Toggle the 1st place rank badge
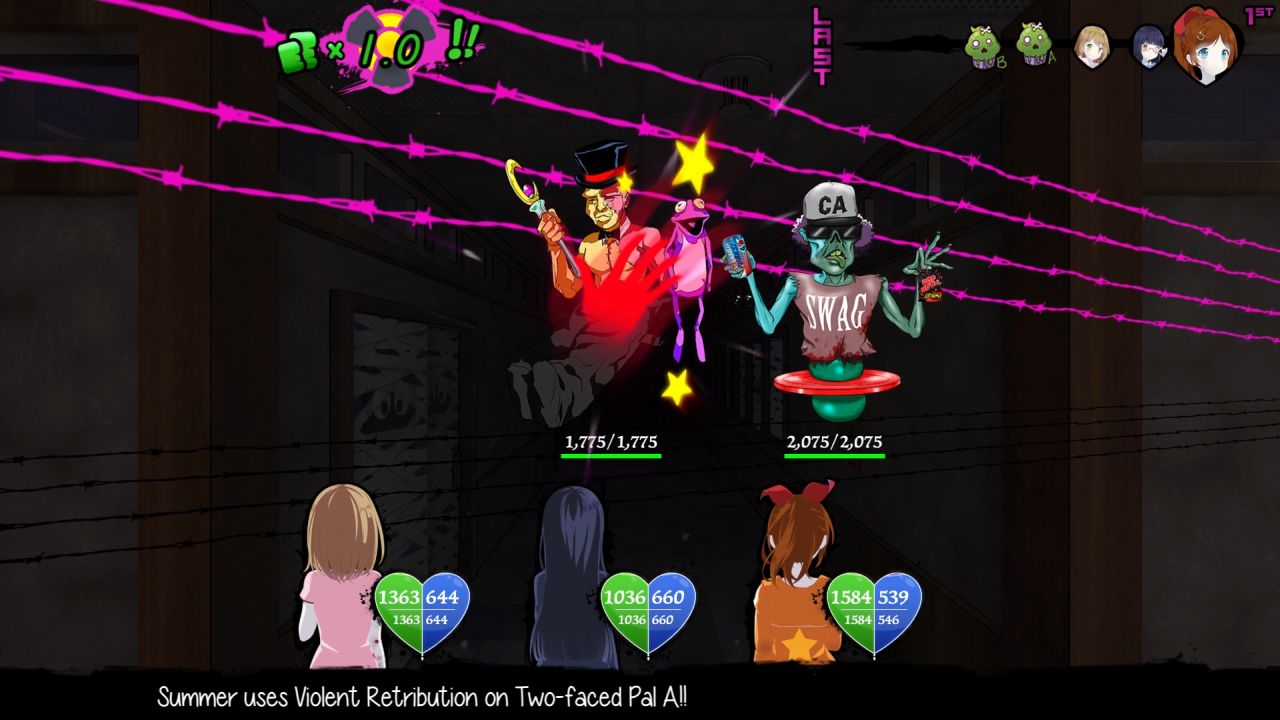The image size is (1280, 720). 1258,14
